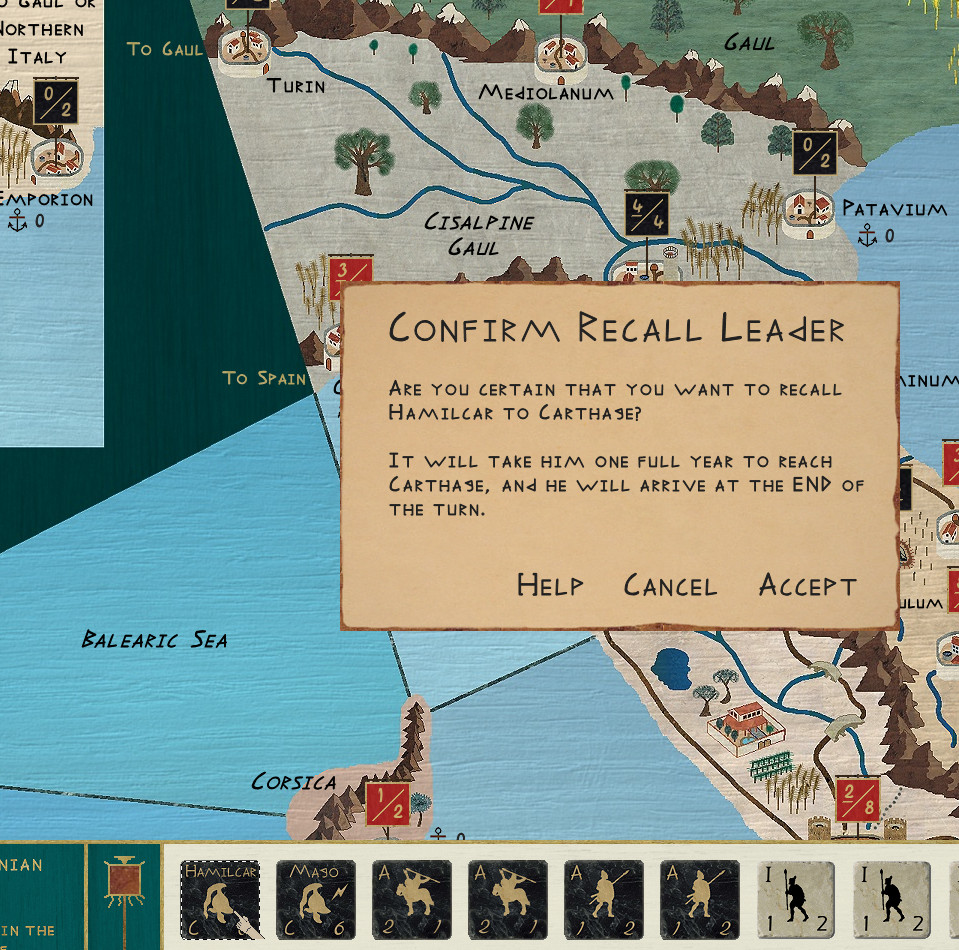Select the red 1/2 marker on Corsica

[386, 803]
